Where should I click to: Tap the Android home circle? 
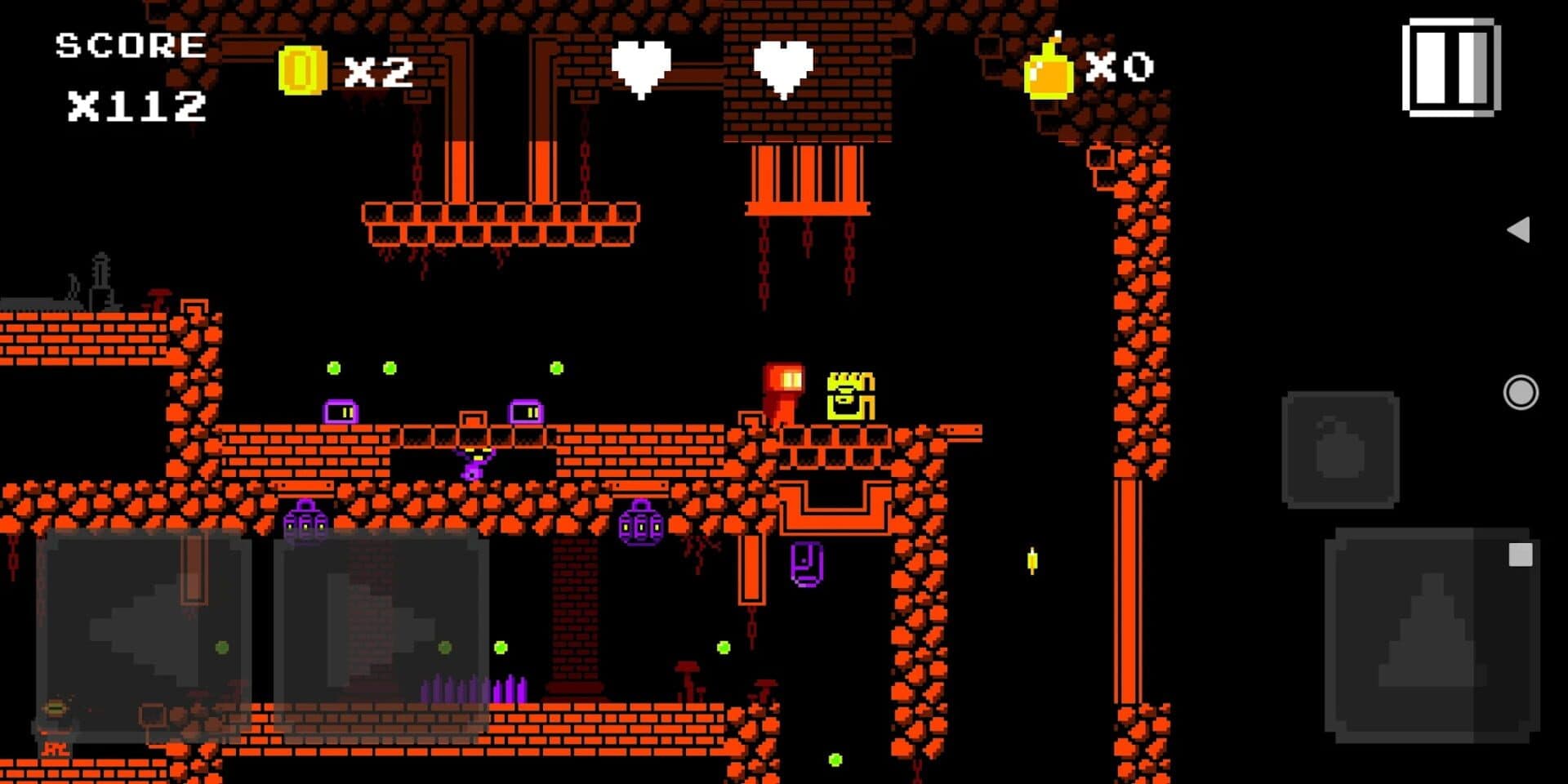click(1520, 393)
